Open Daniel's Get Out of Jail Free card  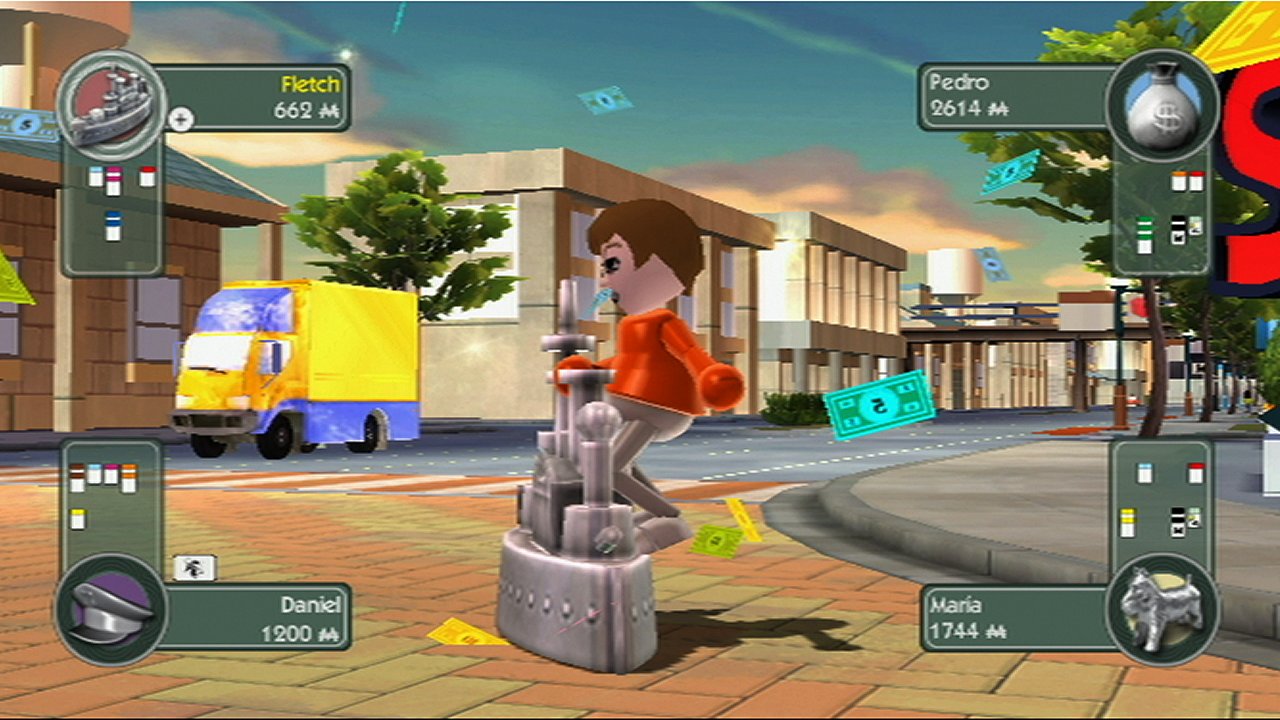(x=194, y=568)
